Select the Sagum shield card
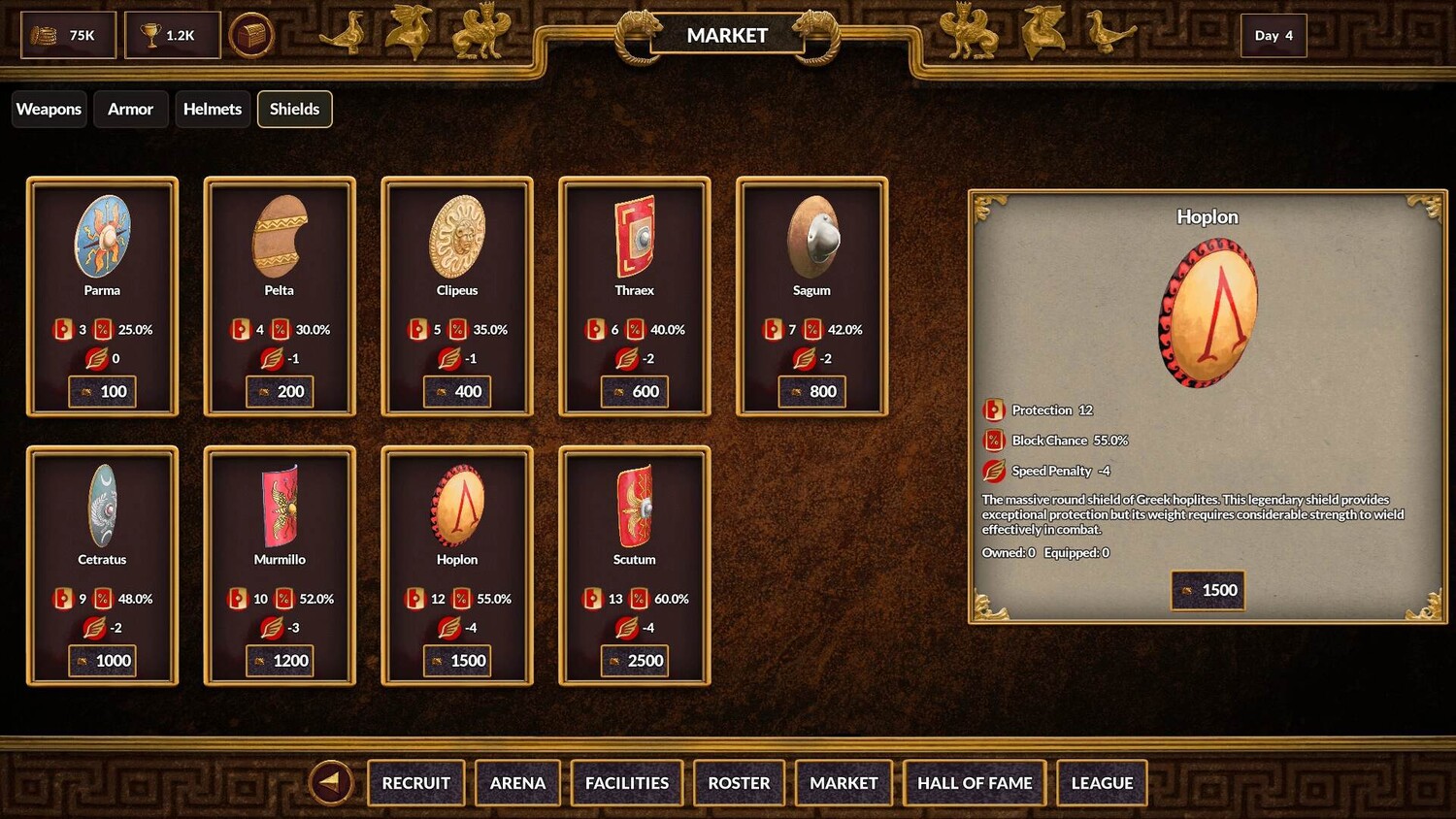1456x819 pixels. click(x=811, y=295)
